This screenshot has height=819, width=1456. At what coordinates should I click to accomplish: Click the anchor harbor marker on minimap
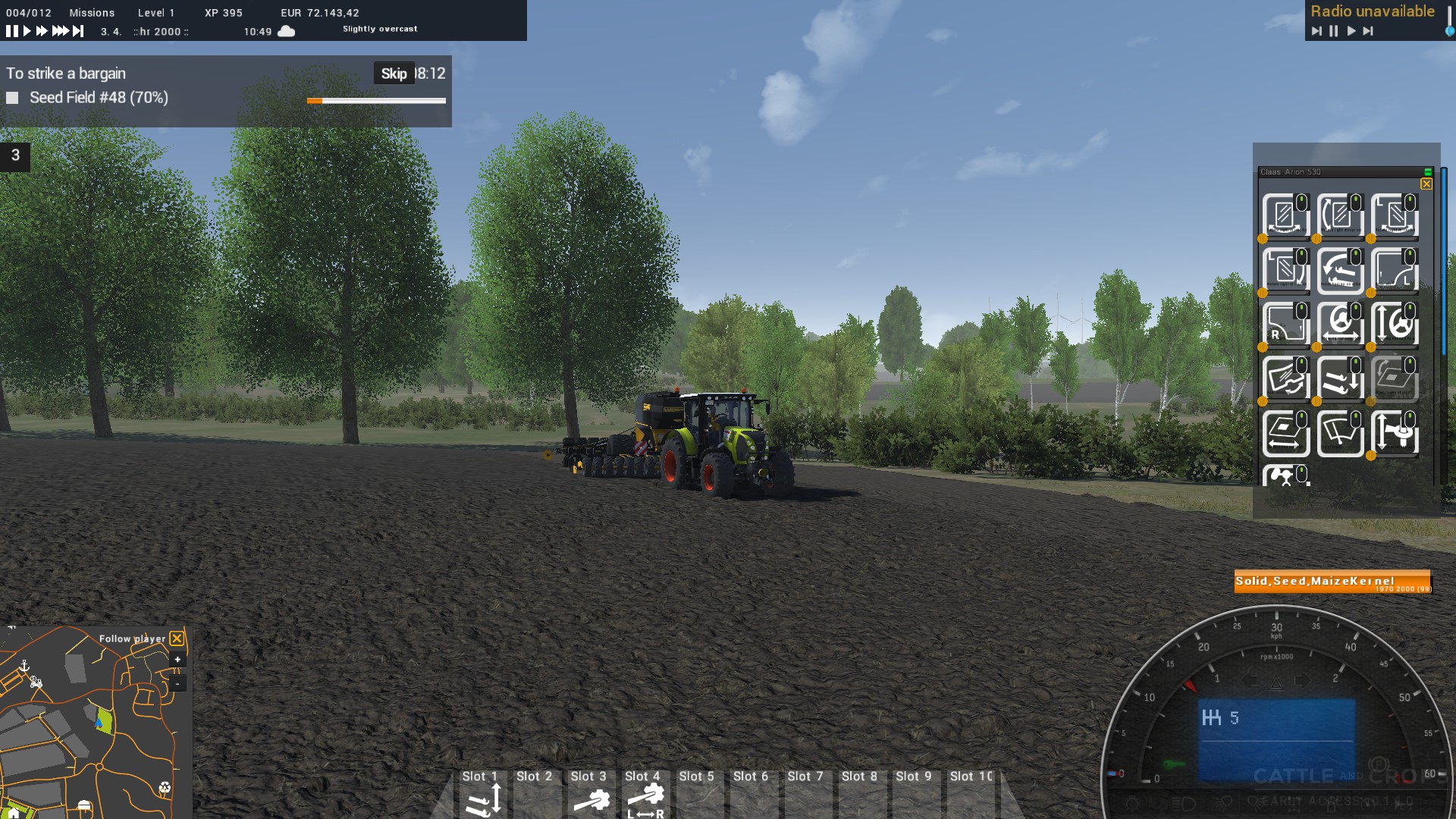(24, 666)
